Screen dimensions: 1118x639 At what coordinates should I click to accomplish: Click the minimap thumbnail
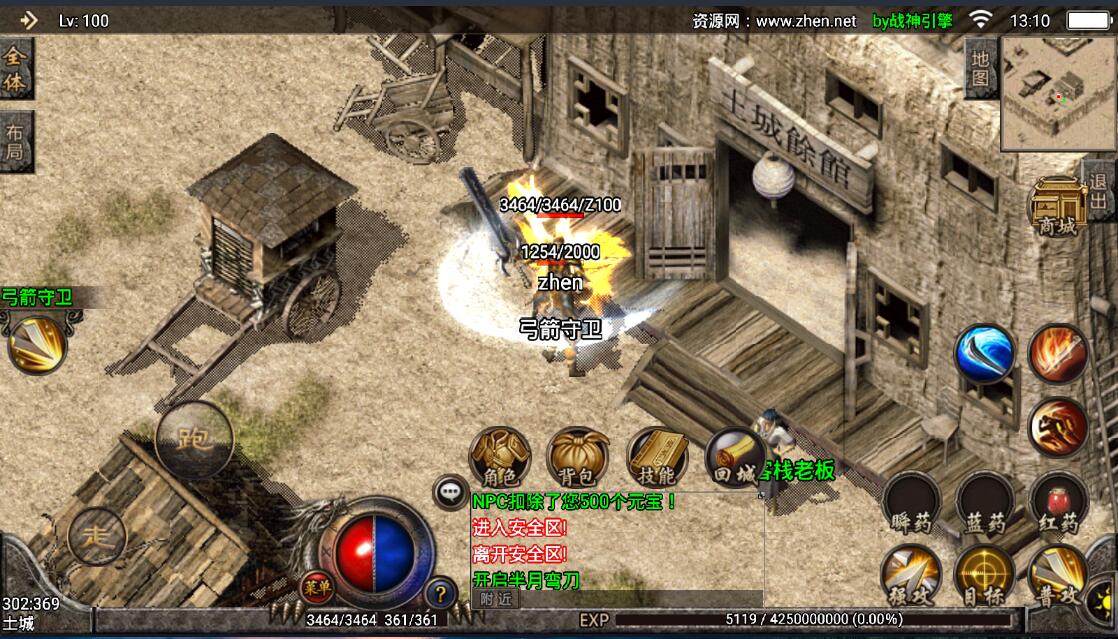(x=1058, y=93)
